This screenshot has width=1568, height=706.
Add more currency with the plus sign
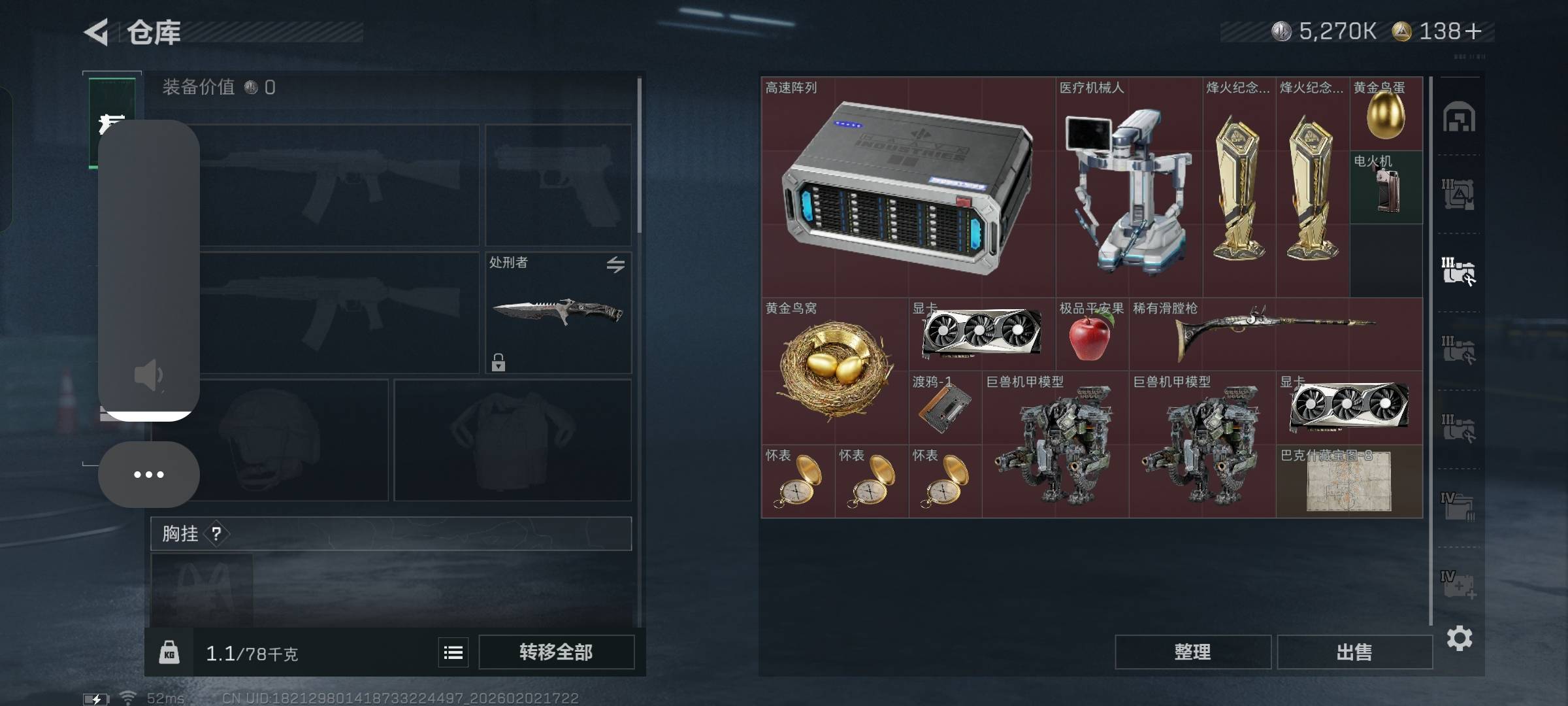(1473, 31)
